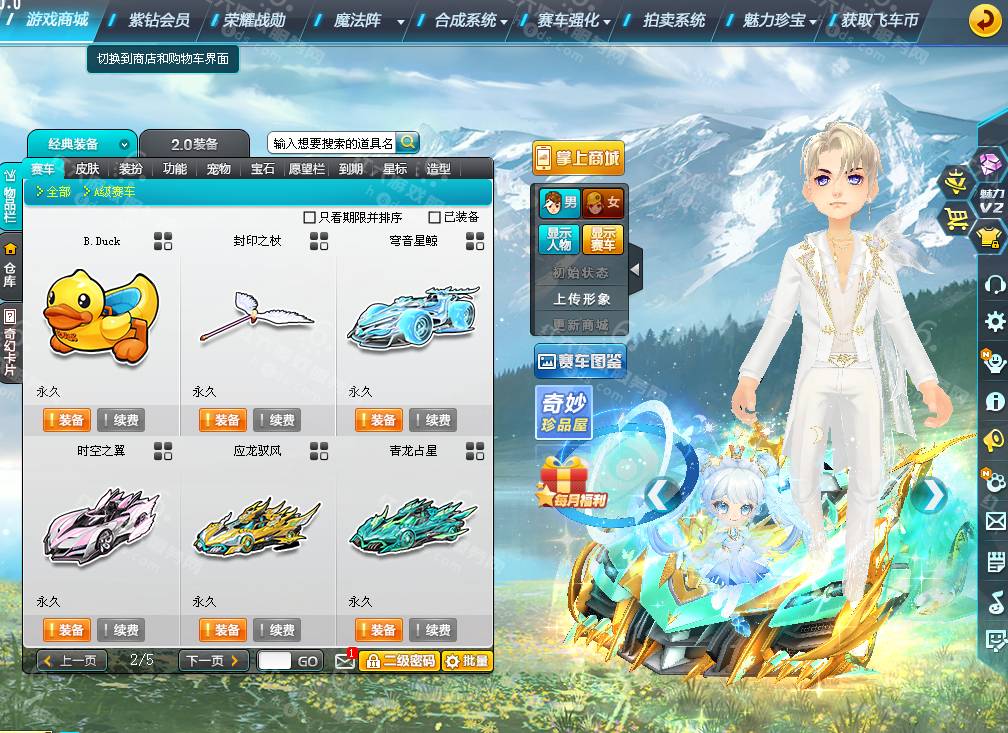The width and height of the screenshot is (1008, 733).
Task: Select the 皮肤 skin category tab
Action: [x=87, y=169]
